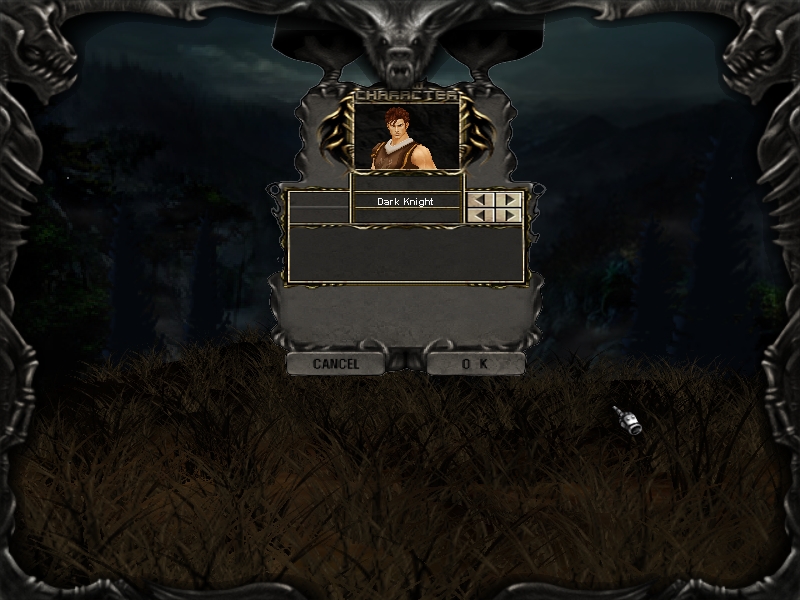
Task: Click the left arrow beside Dark Knight
Action: [482, 200]
